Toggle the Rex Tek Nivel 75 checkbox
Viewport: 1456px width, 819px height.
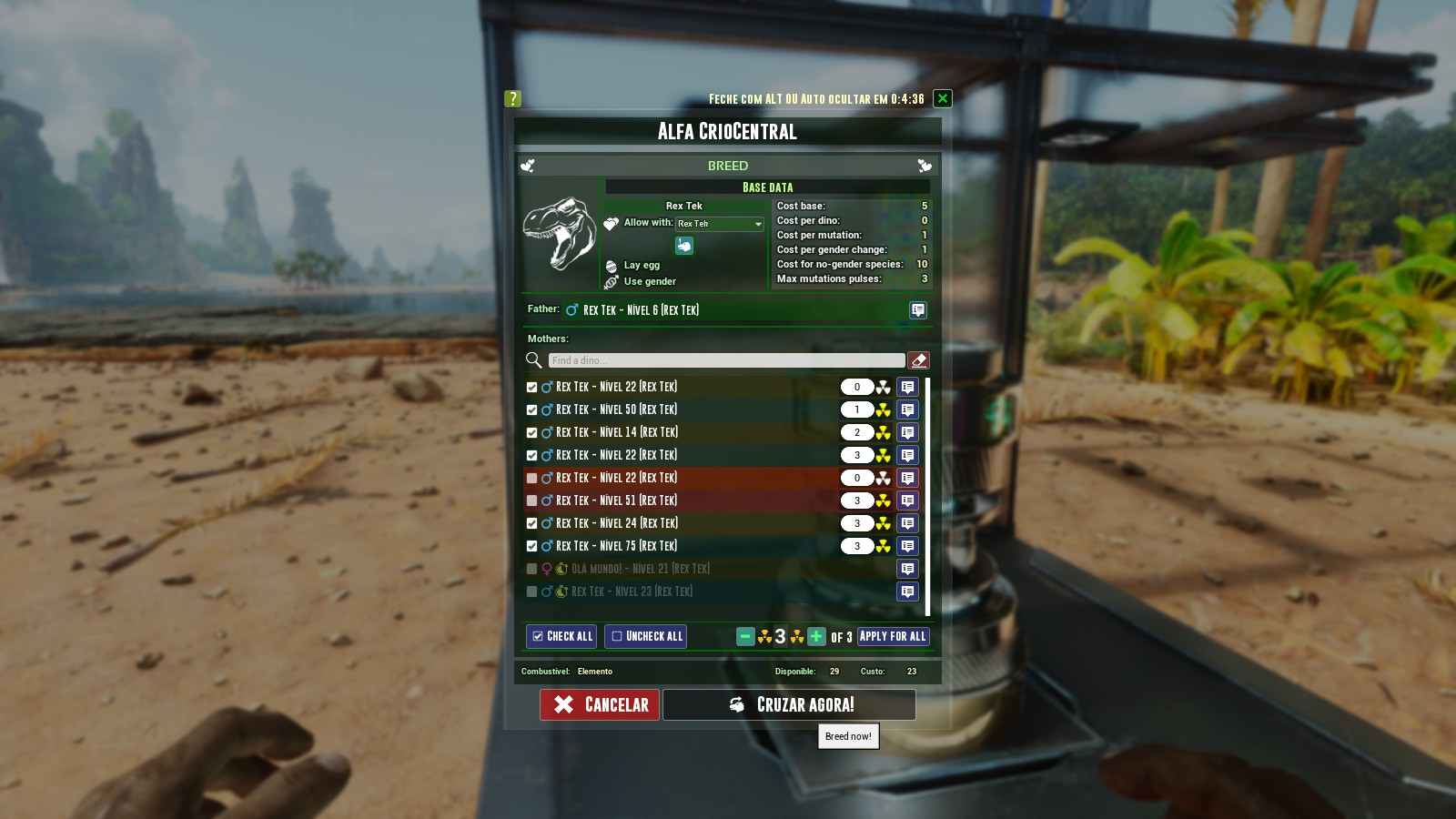(x=532, y=547)
